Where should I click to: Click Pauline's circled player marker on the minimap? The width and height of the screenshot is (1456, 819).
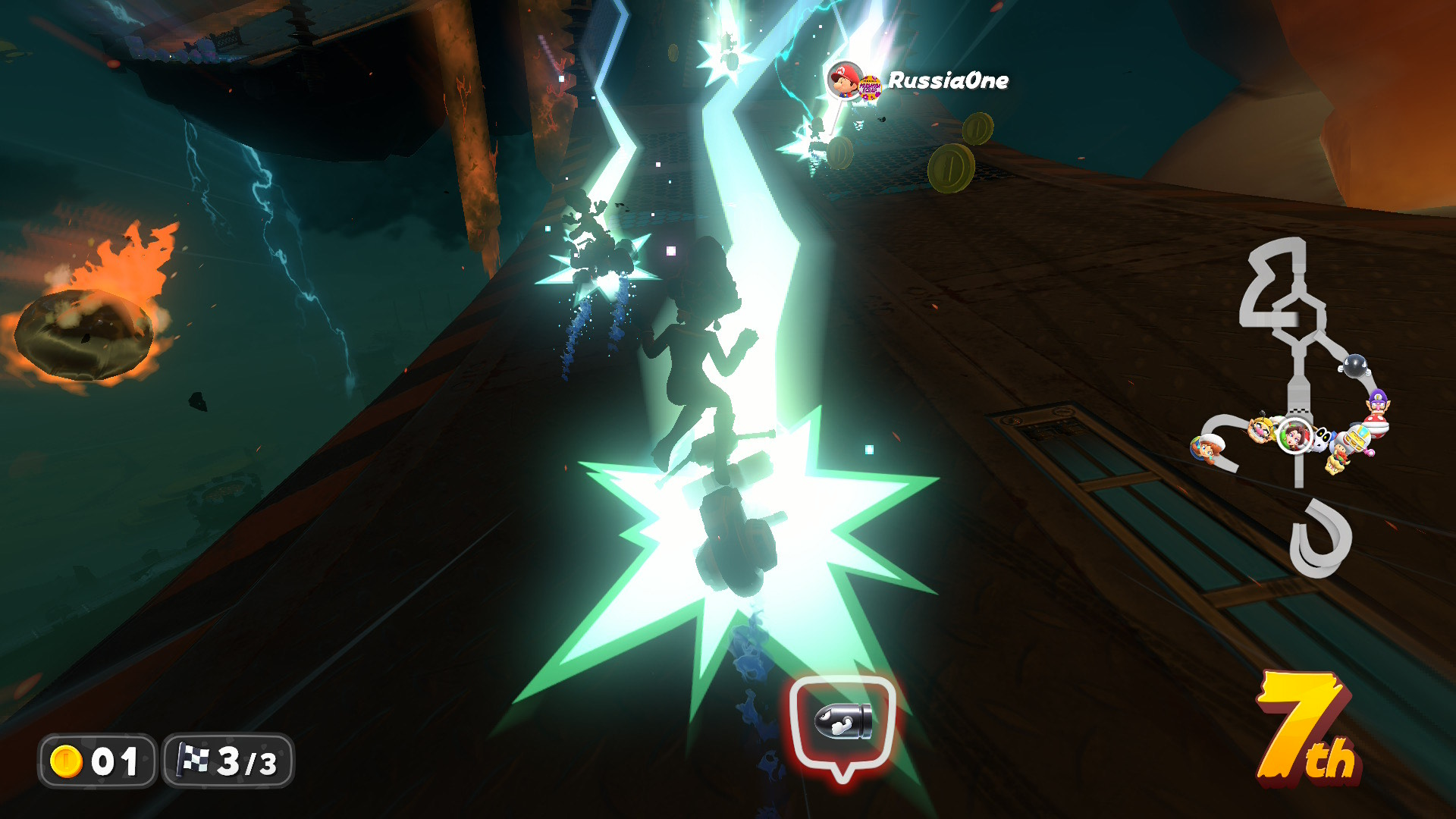point(1294,435)
